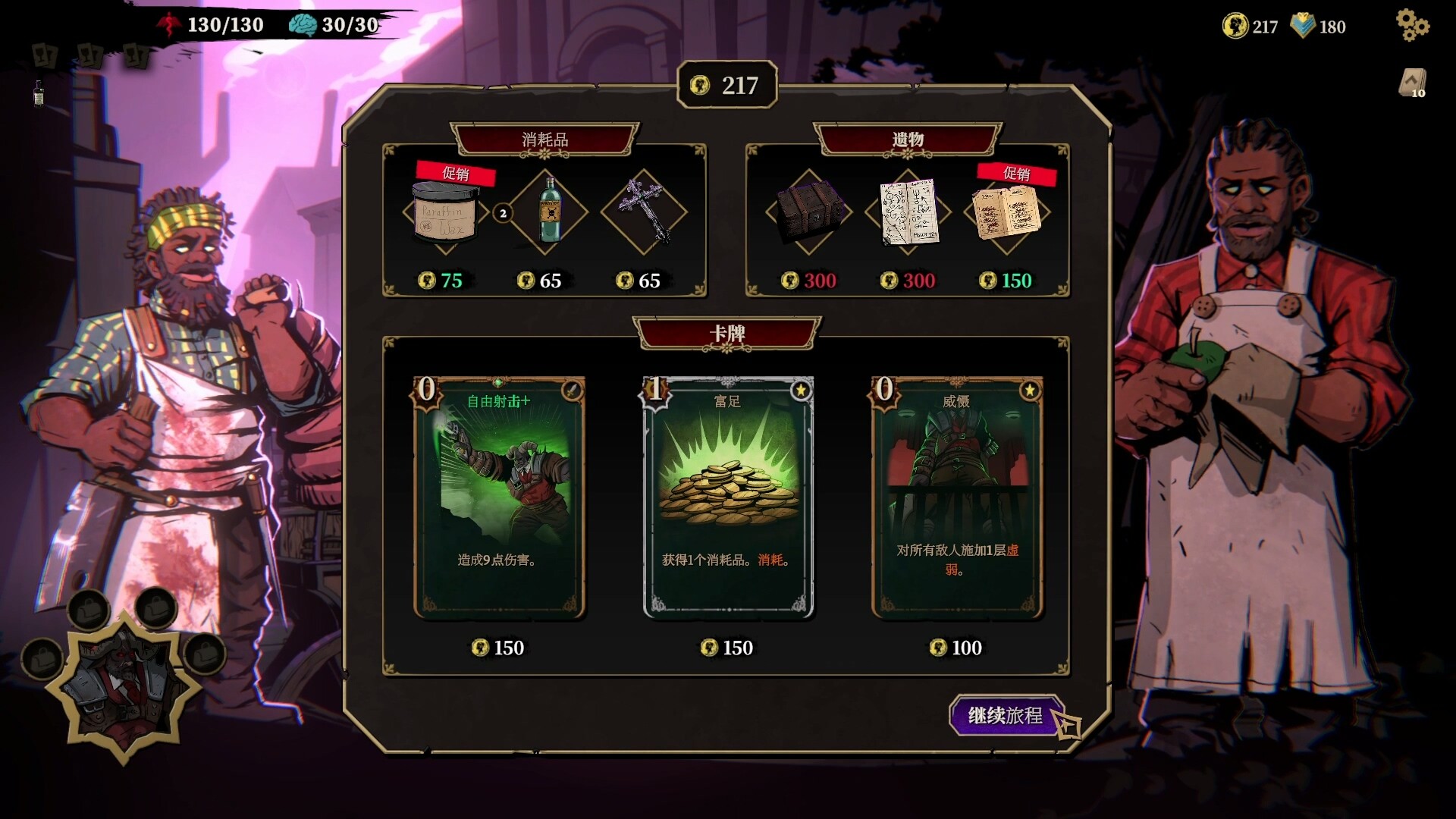Screen dimensions: 1456x819
Task: Buy the ornate cross consumable
Action: point(645,212)
